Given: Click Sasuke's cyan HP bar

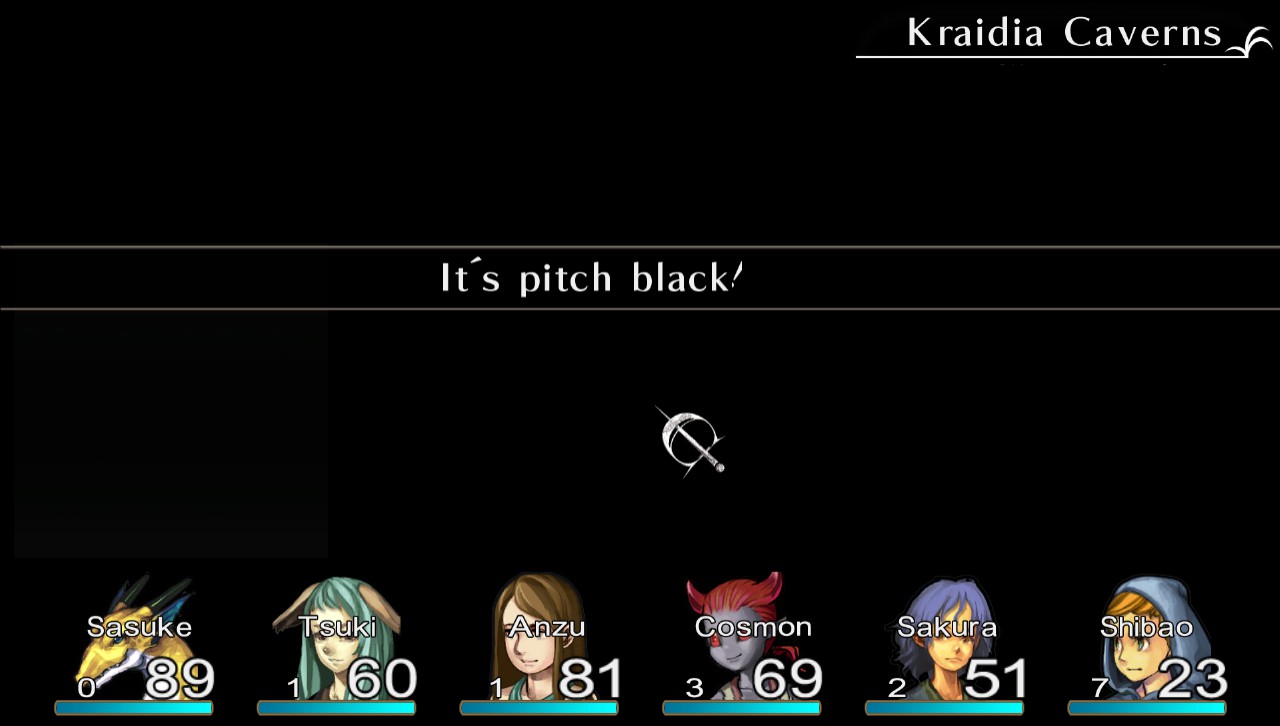Looking at the screenshot, I should pos(133,709).
